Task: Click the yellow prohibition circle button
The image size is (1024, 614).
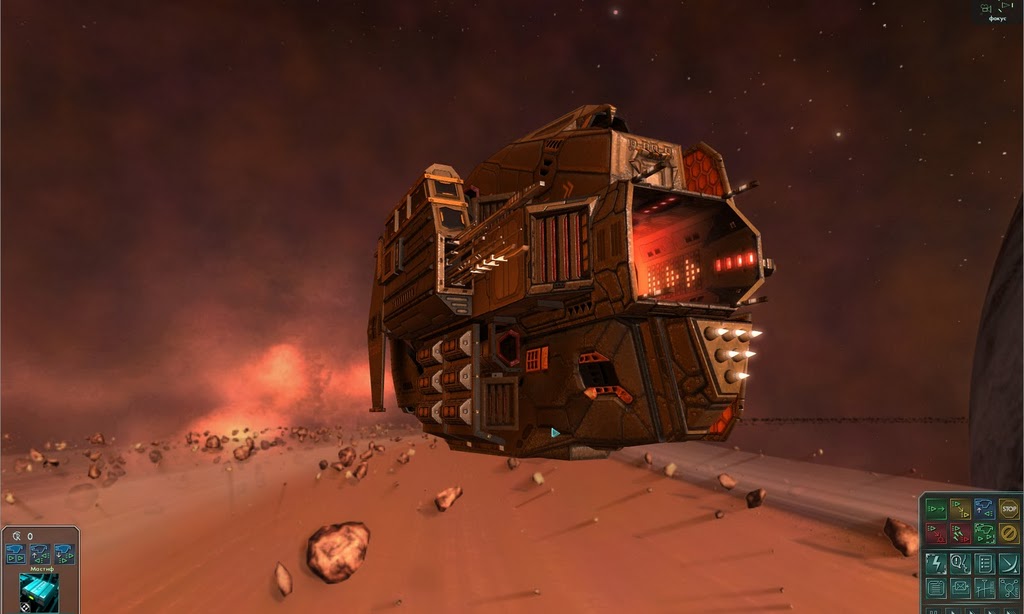Action: tap(1009, 533)
